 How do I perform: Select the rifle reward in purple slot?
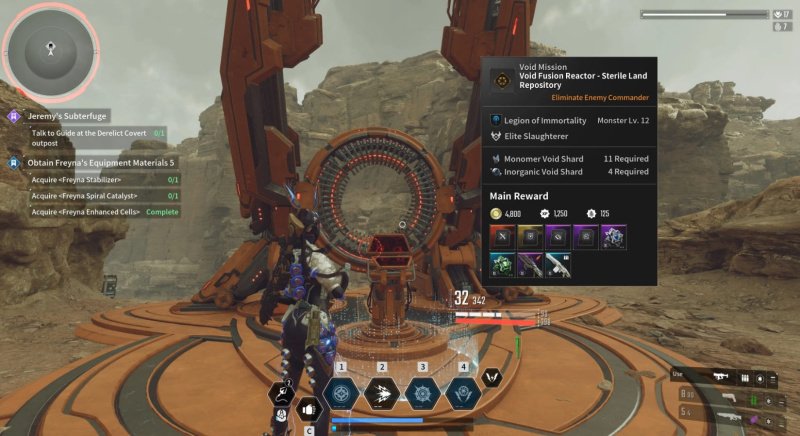[529, 265]
